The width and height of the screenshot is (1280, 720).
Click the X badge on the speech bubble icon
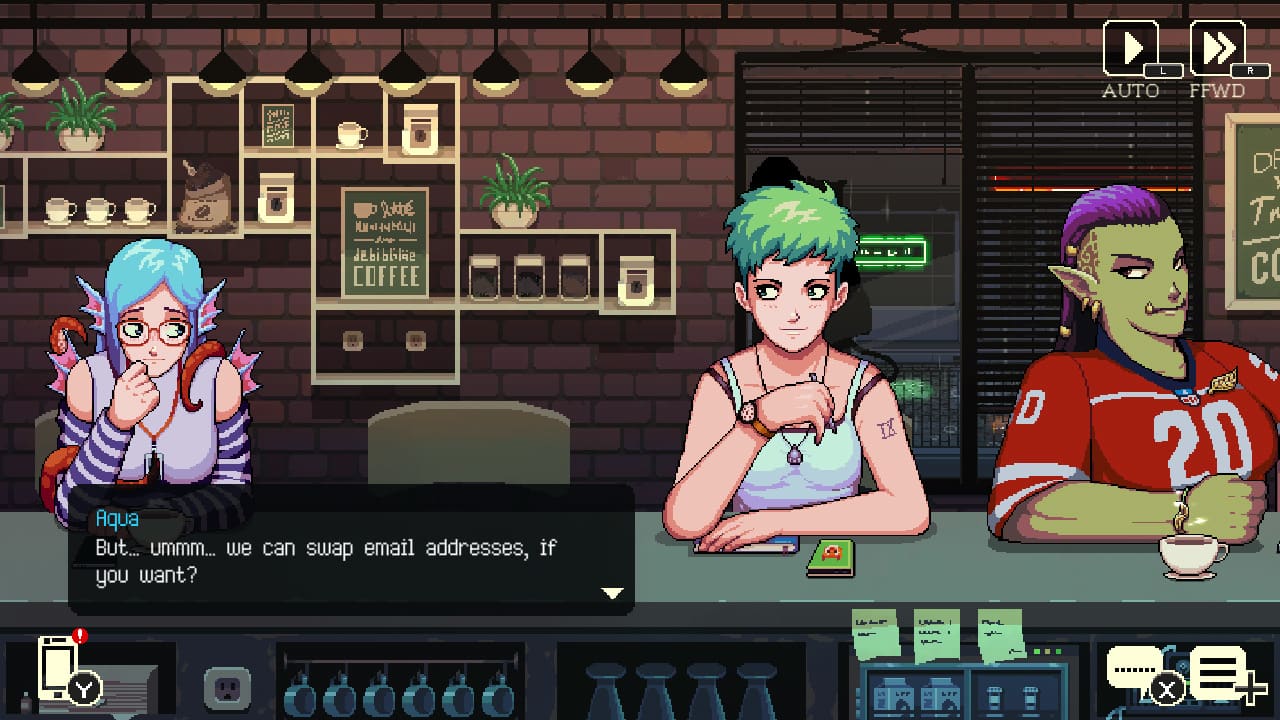[x=1167, y=689]
